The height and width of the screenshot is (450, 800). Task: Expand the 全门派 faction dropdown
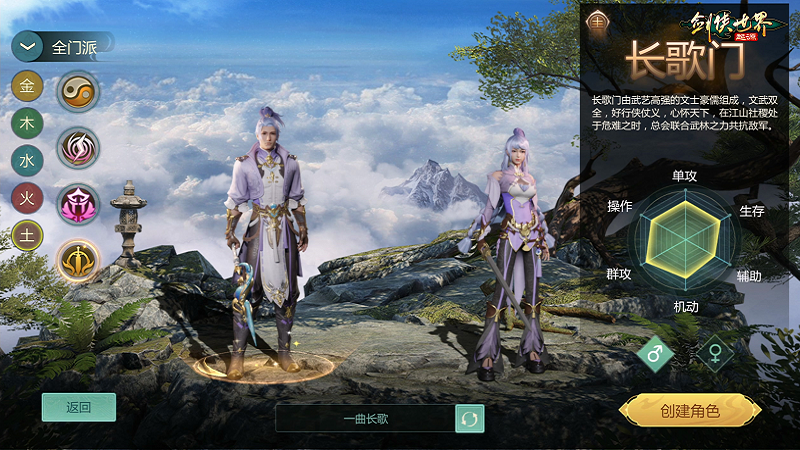point(27,46)
